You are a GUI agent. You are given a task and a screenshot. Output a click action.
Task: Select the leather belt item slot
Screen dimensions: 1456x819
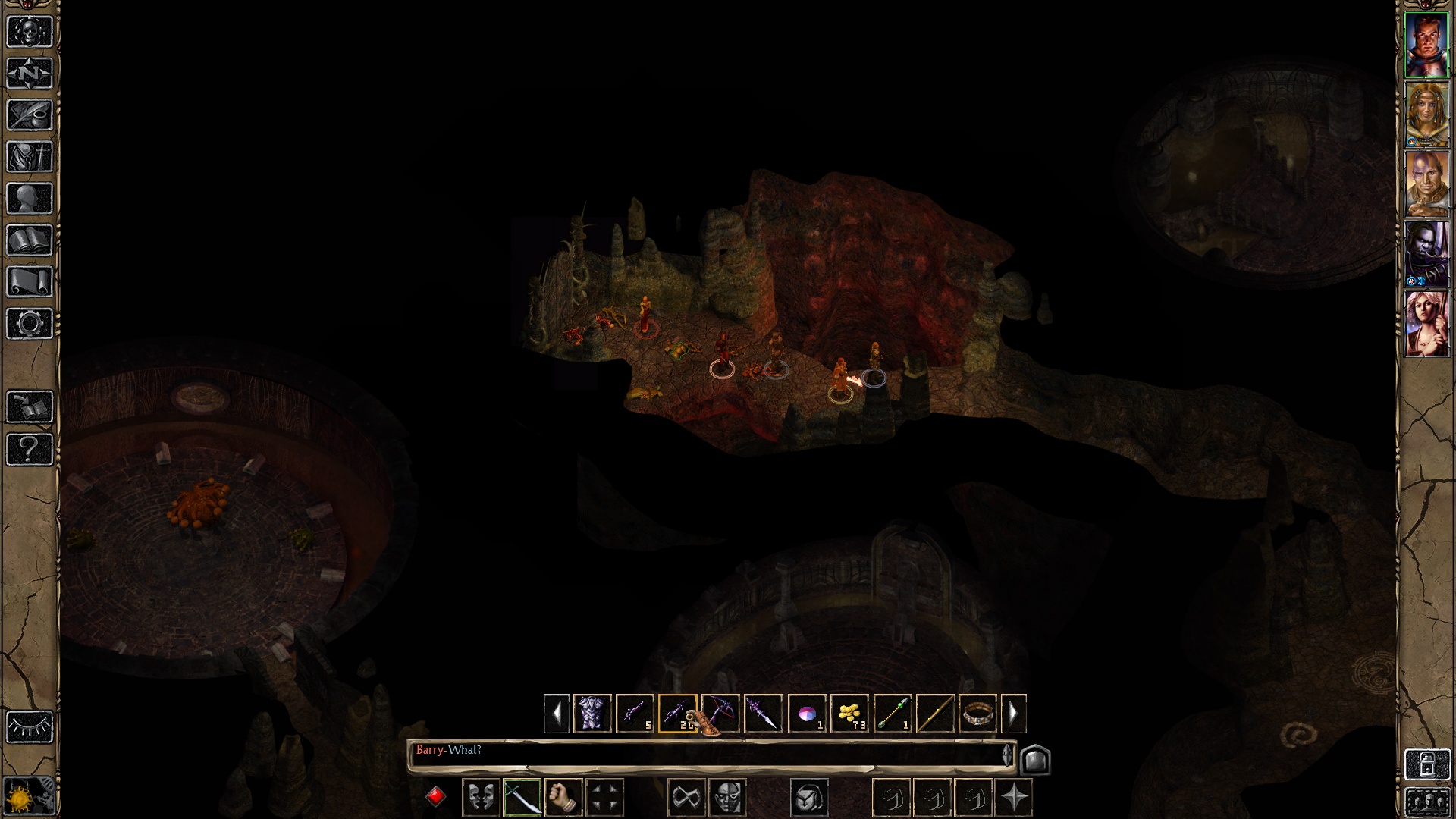(x=977, y=714)
